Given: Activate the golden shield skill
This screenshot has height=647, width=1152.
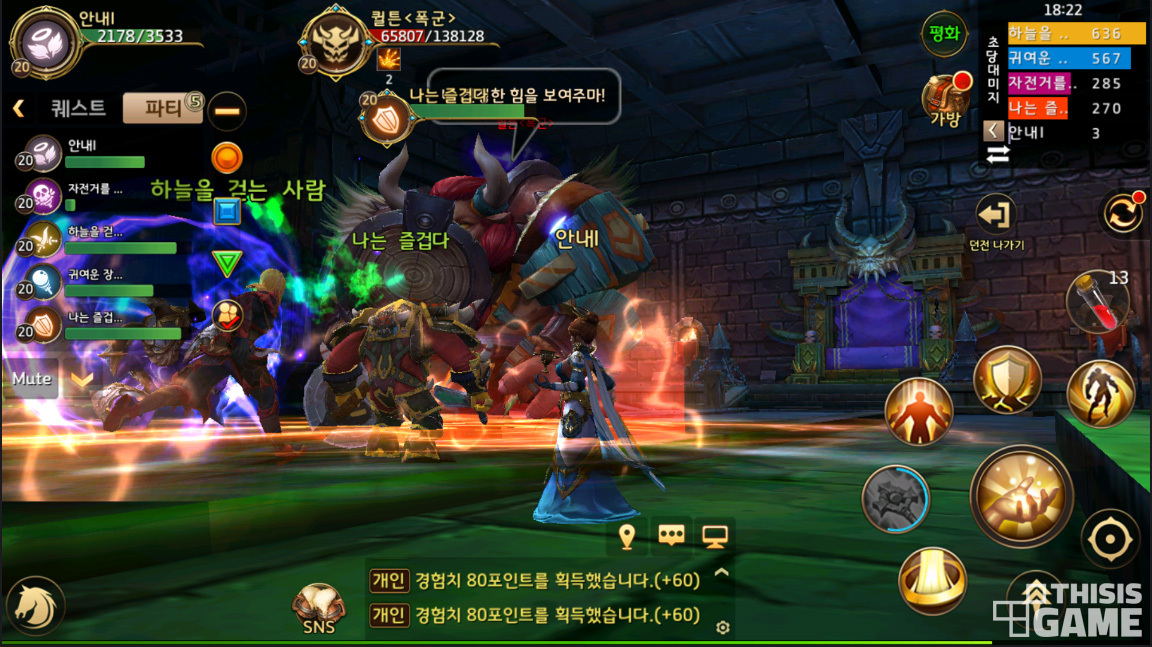Looking at the screenshot, I should tap(1007, 379).
